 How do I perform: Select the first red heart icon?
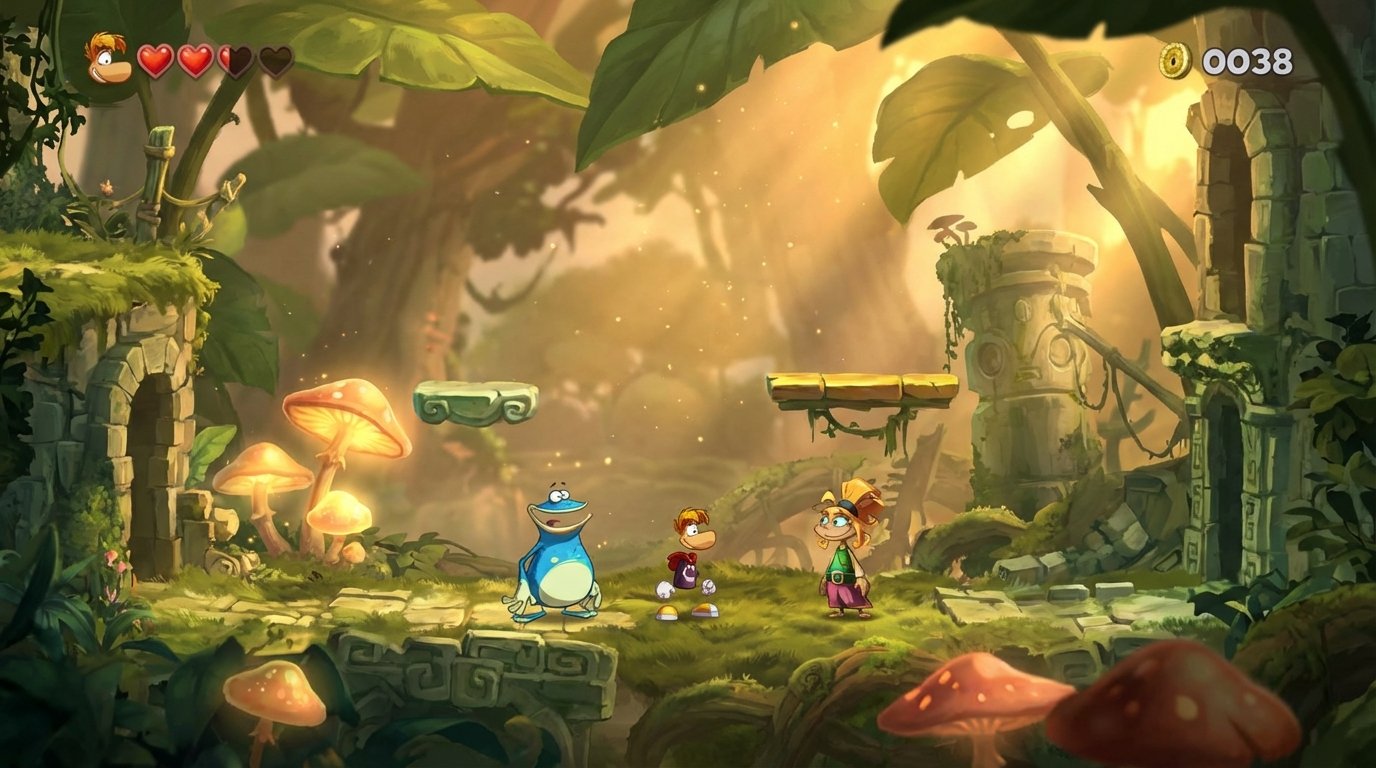155,59
